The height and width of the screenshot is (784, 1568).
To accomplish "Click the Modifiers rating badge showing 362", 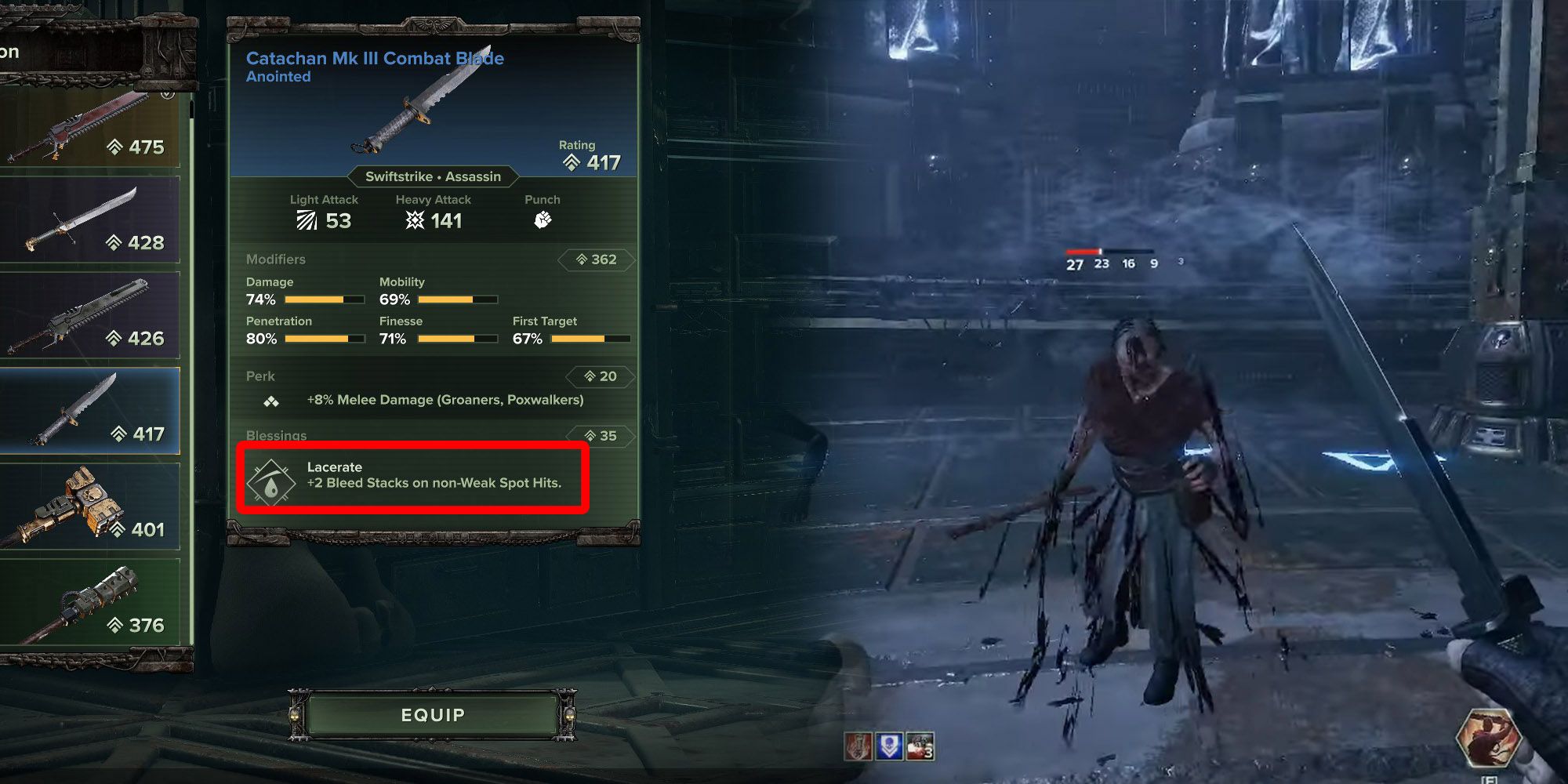I will tap(597, 259).
